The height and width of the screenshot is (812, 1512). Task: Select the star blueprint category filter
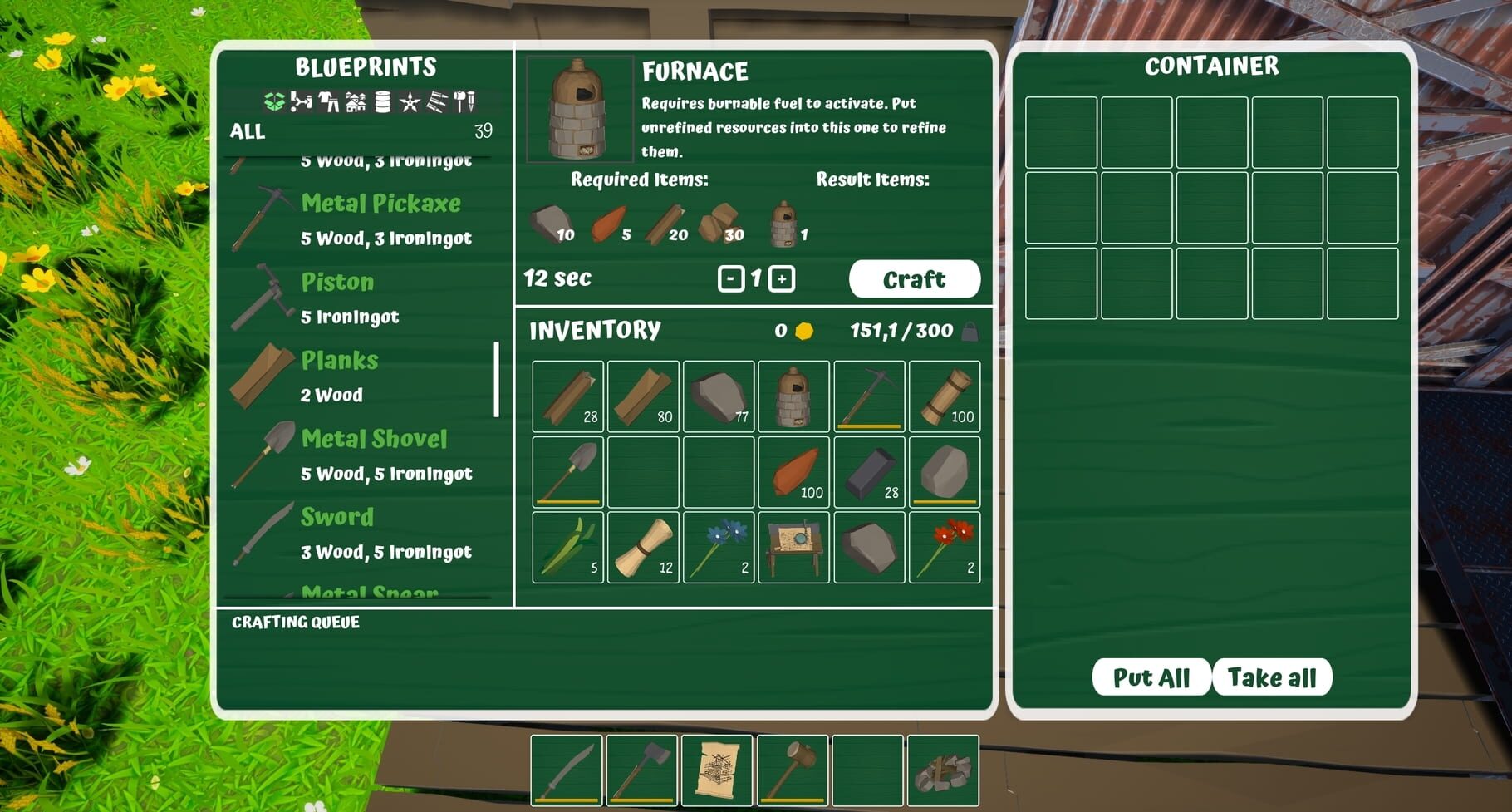(x=410, y=102)
